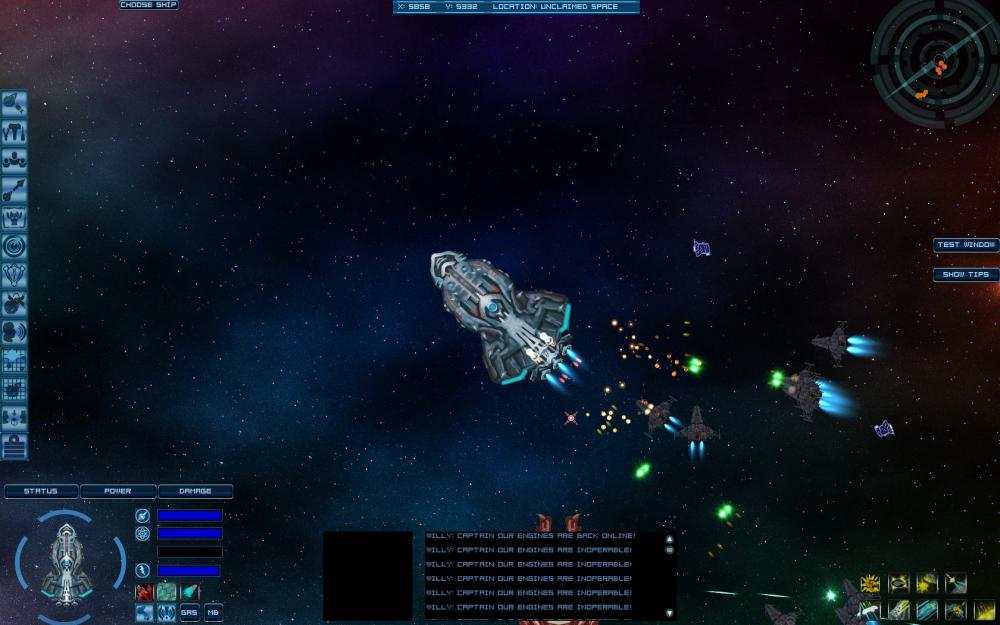This screenshot has width=1000, height=625.
Task: Toggle the Show Tips button
Action: click(x=966, y=275)
